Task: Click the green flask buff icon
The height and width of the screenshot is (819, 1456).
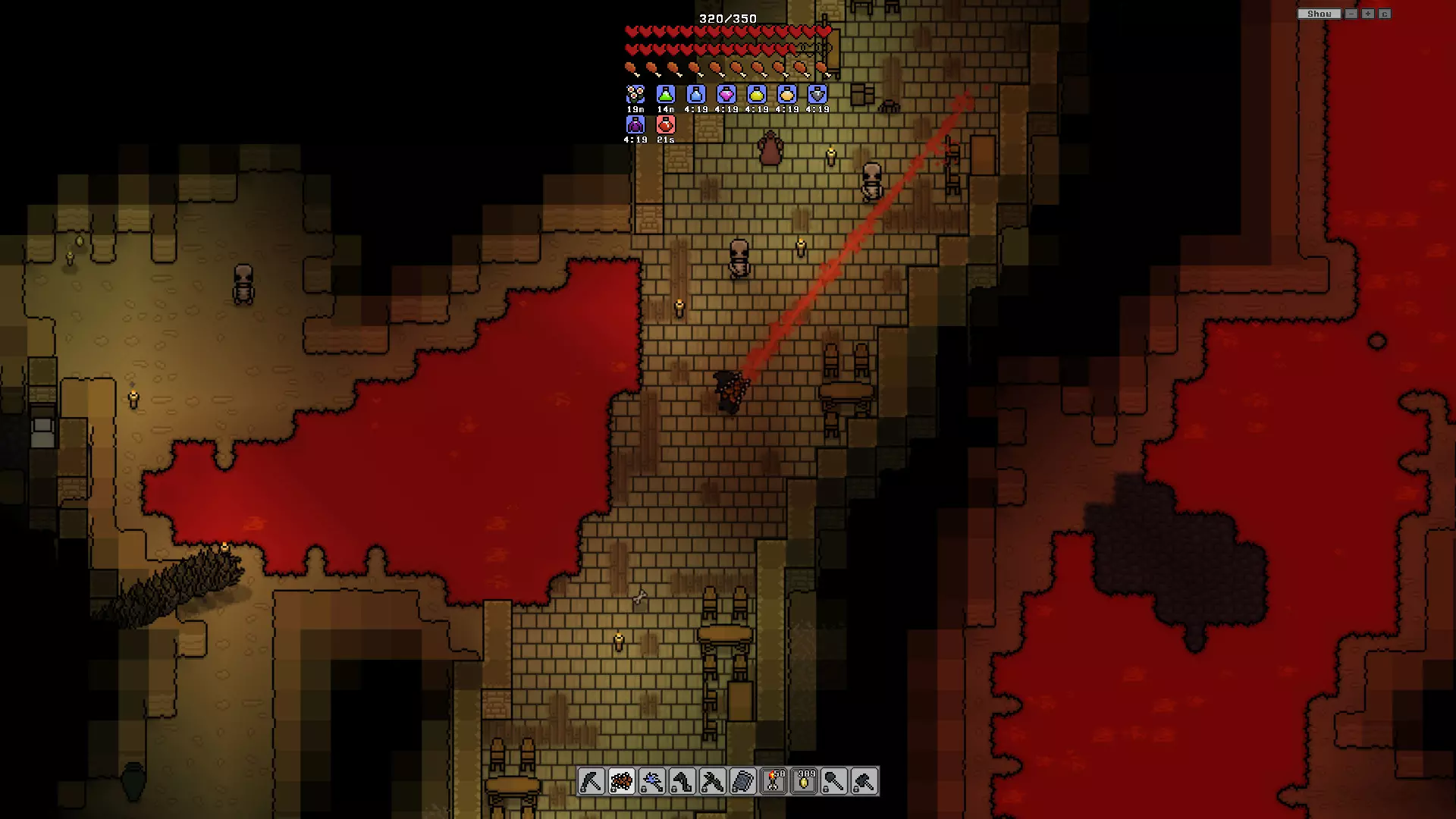Action: click(666, 94)
